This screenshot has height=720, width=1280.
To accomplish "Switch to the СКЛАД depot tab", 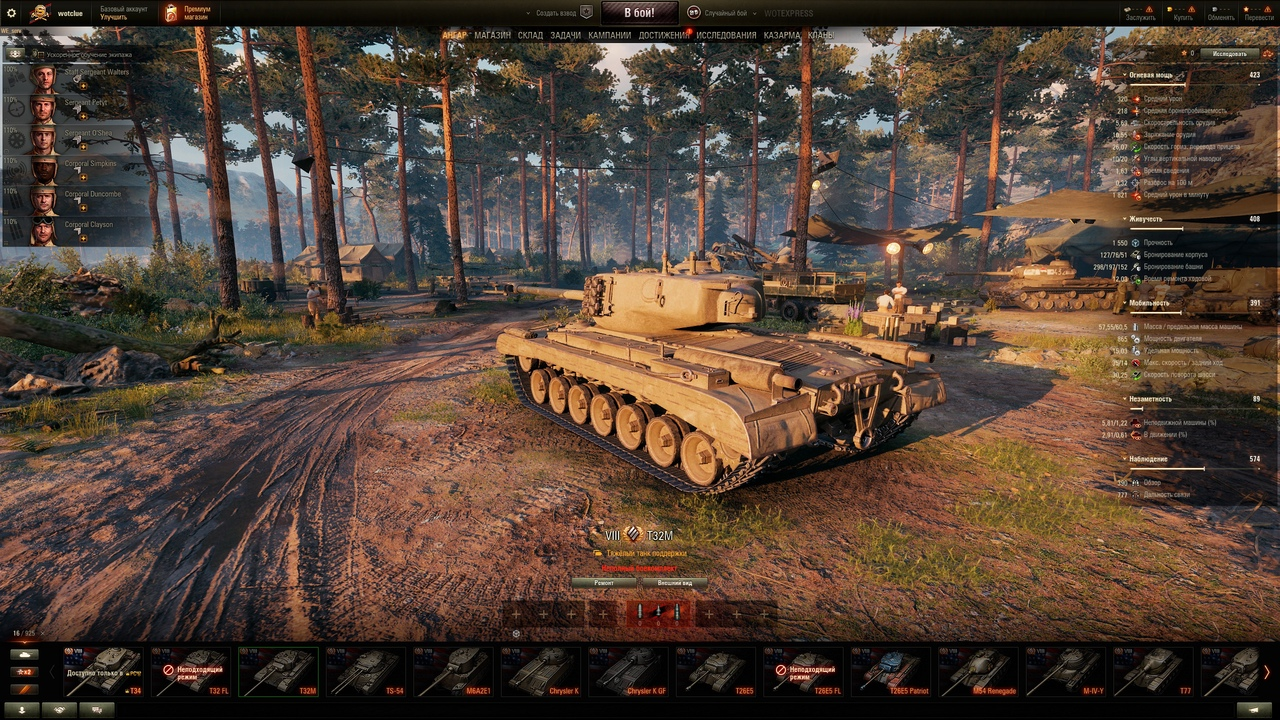I will [x=530, y=35].
